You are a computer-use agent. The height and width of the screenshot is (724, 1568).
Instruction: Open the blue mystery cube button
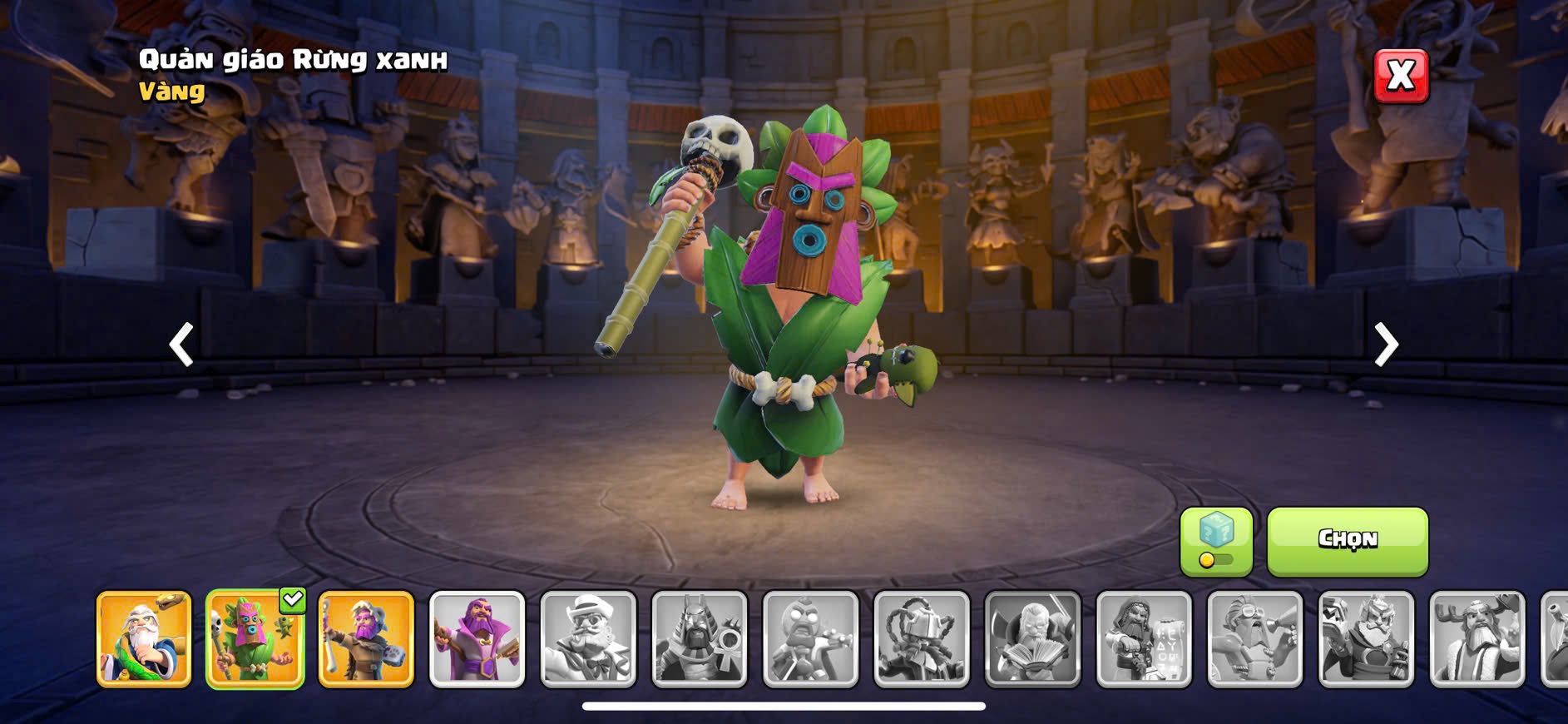[x=1215, y=540]
